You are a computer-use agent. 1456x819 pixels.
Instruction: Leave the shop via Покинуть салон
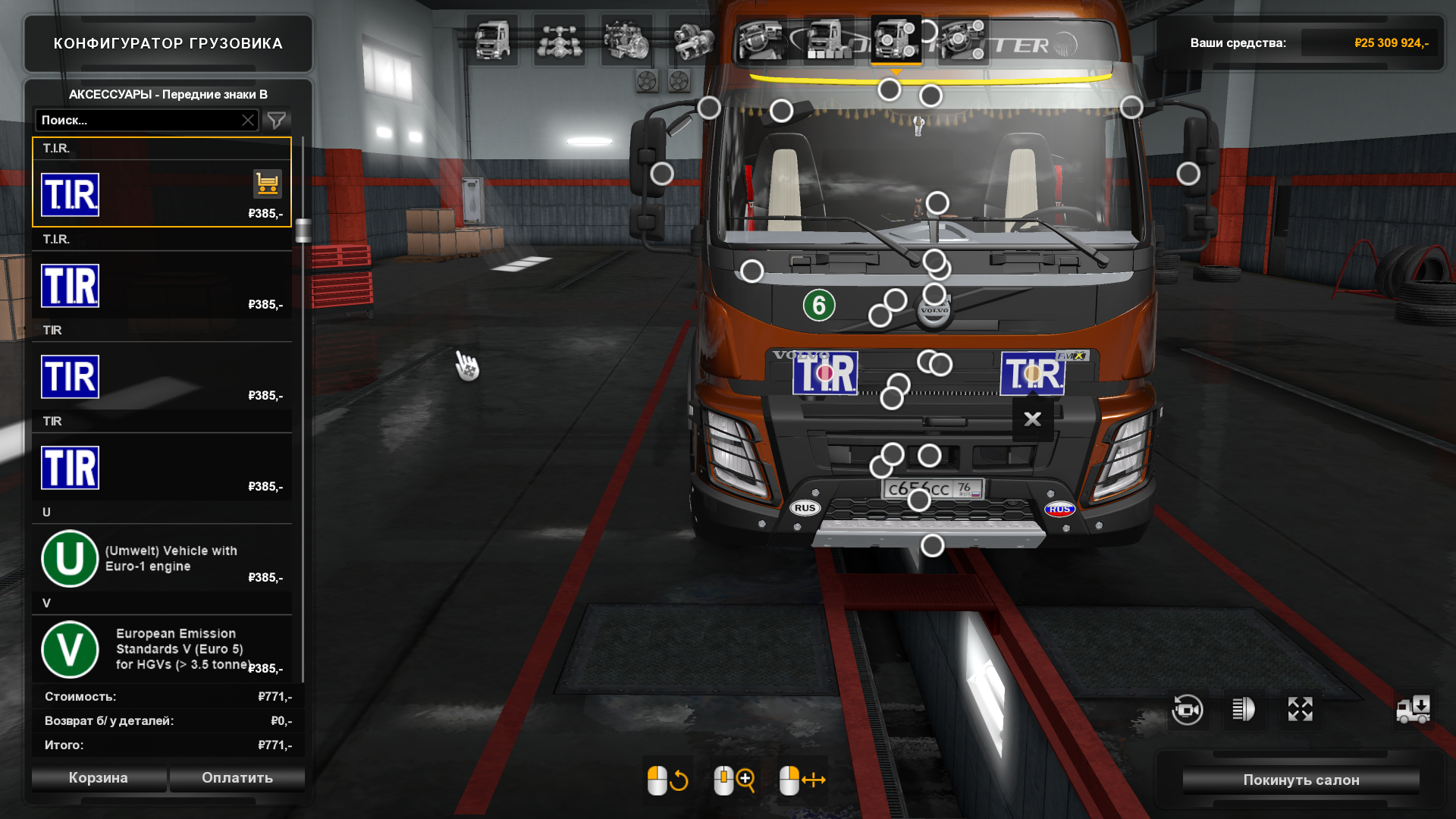1301,780
